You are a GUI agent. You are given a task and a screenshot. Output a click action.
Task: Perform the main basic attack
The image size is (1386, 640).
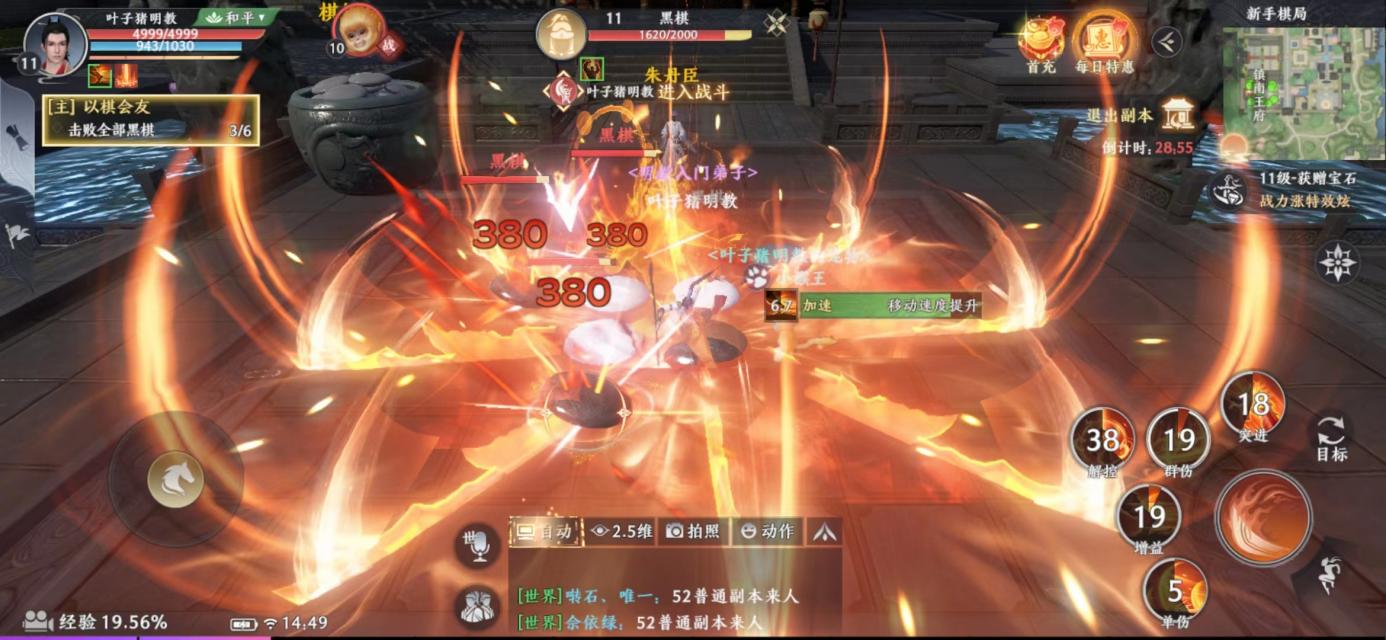1263,518
